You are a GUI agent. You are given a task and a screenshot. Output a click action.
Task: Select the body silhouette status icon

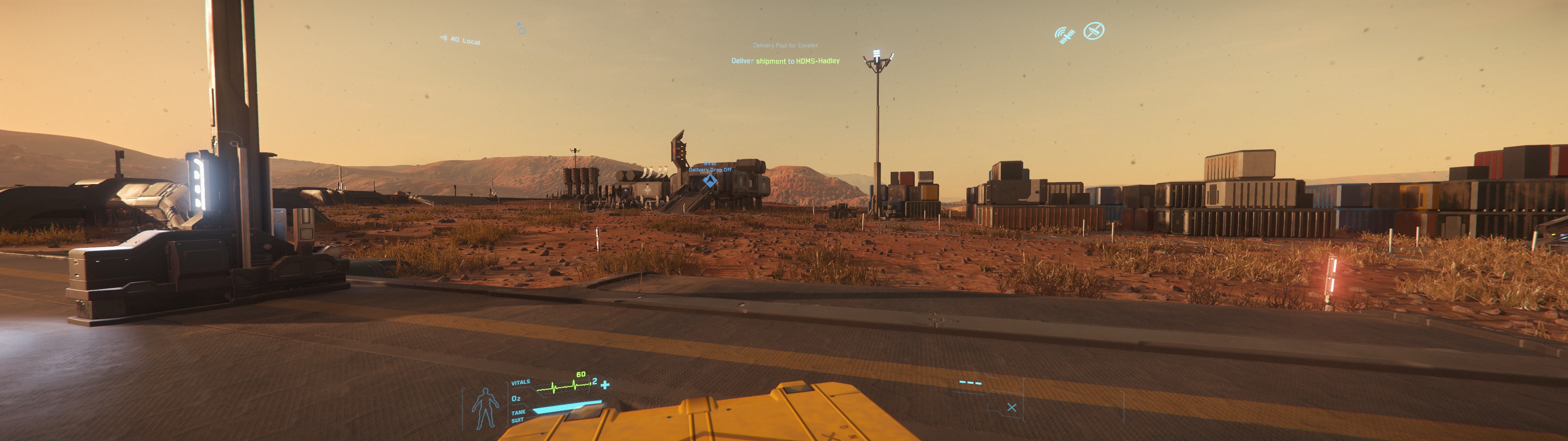(485, 408)
